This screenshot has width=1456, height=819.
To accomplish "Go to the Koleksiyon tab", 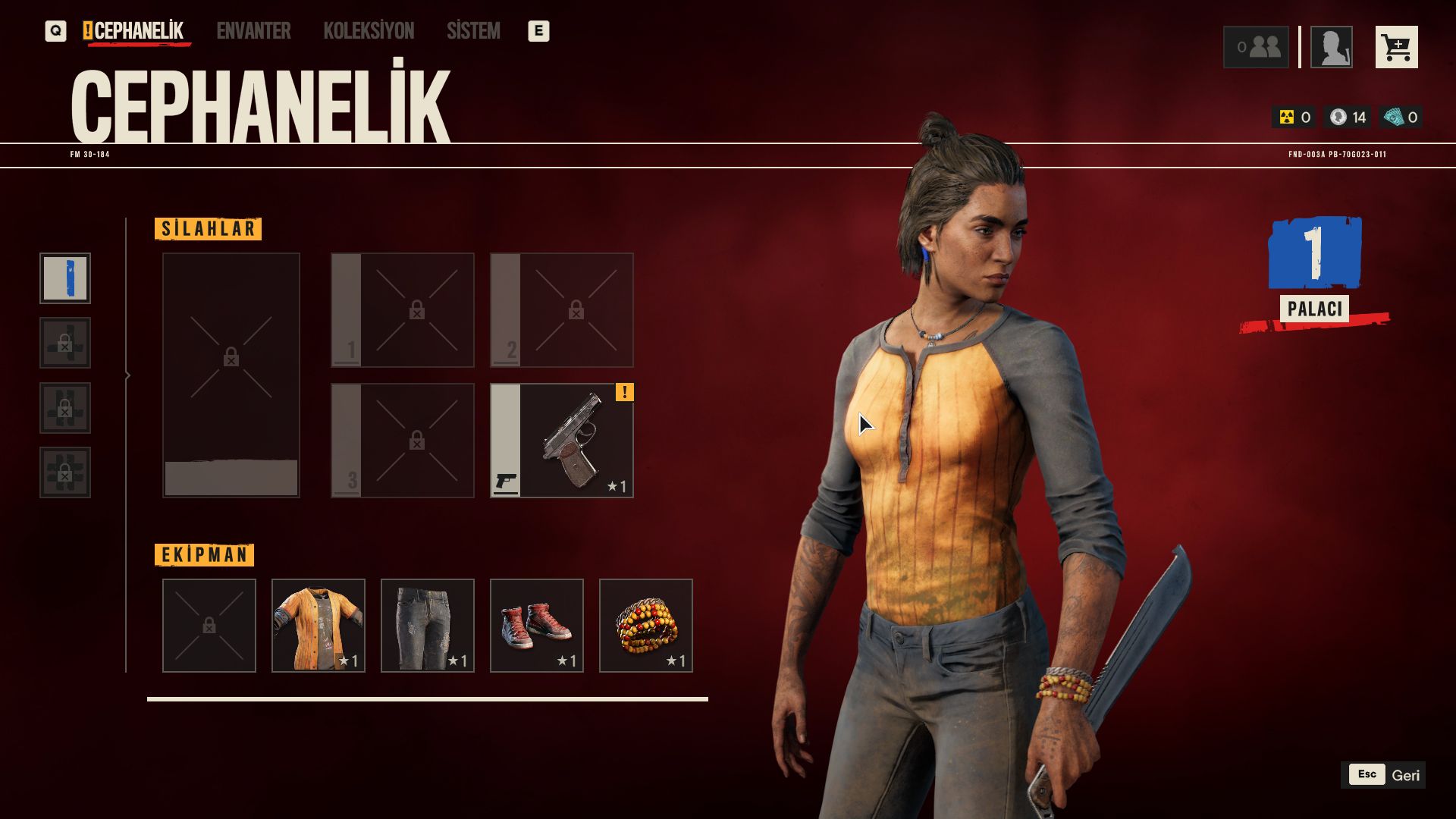I will click(x=369, y=31).
